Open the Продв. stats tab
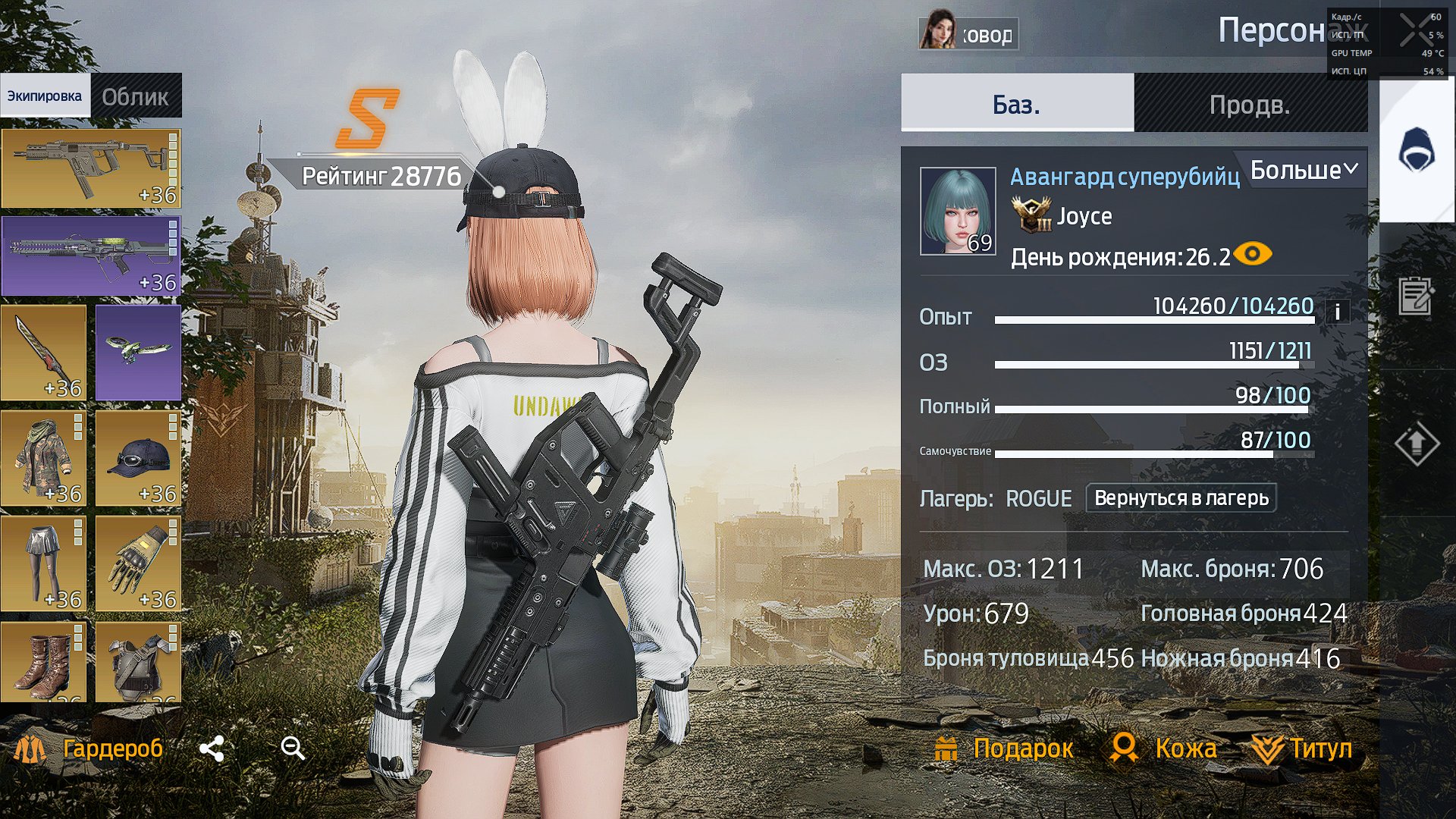 [1250, 104]
